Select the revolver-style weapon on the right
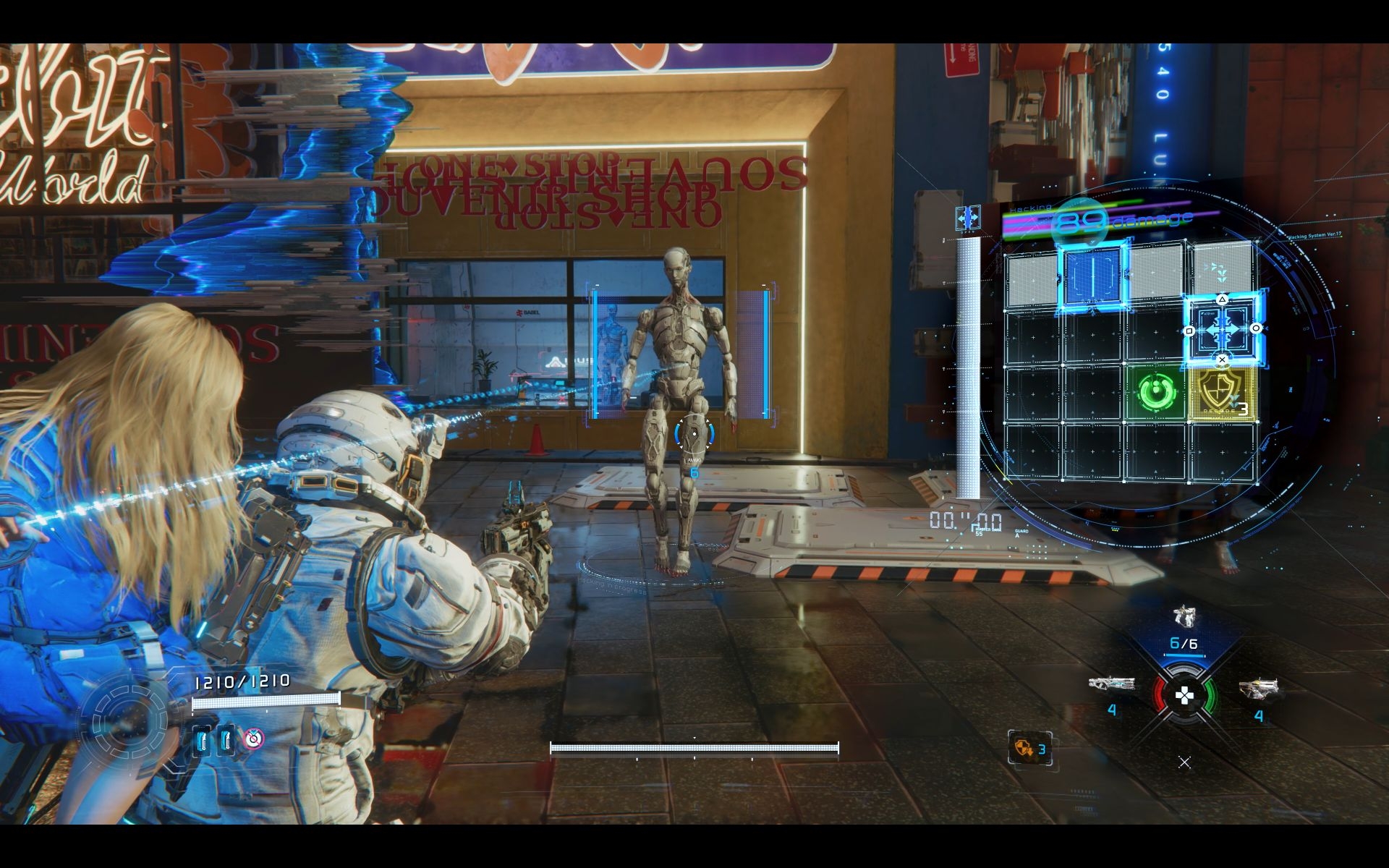Image resolution: width=1389 pixels, height=868 pixels. [1259, 688]
